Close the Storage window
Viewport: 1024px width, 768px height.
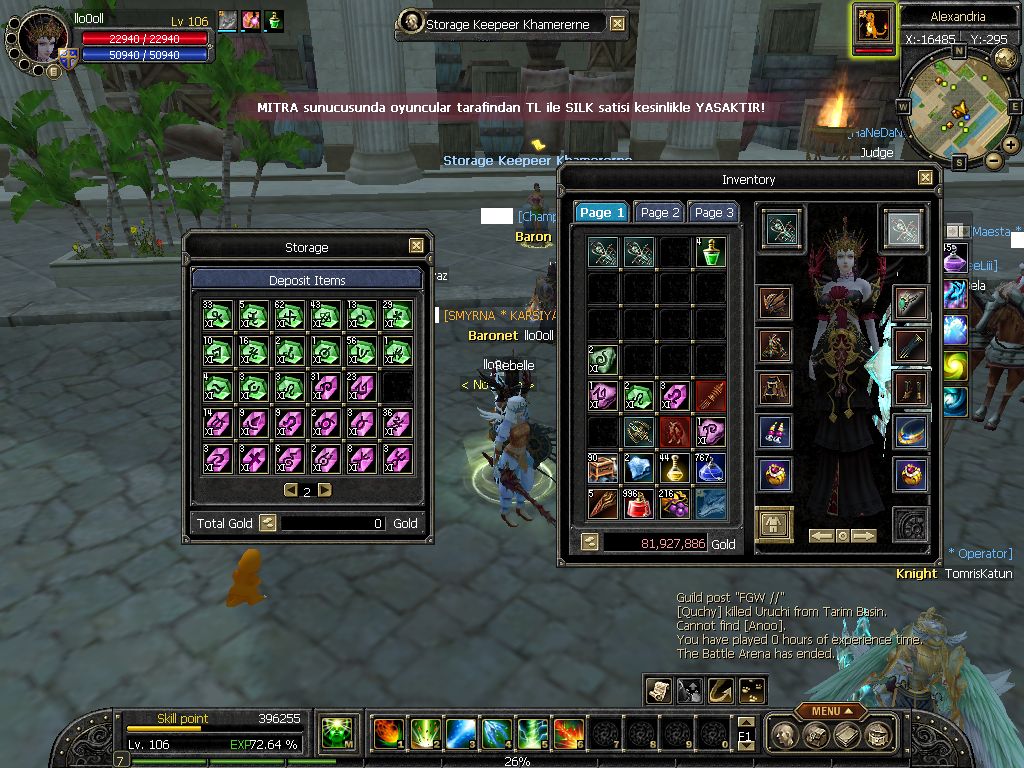(x=416, y=246)
